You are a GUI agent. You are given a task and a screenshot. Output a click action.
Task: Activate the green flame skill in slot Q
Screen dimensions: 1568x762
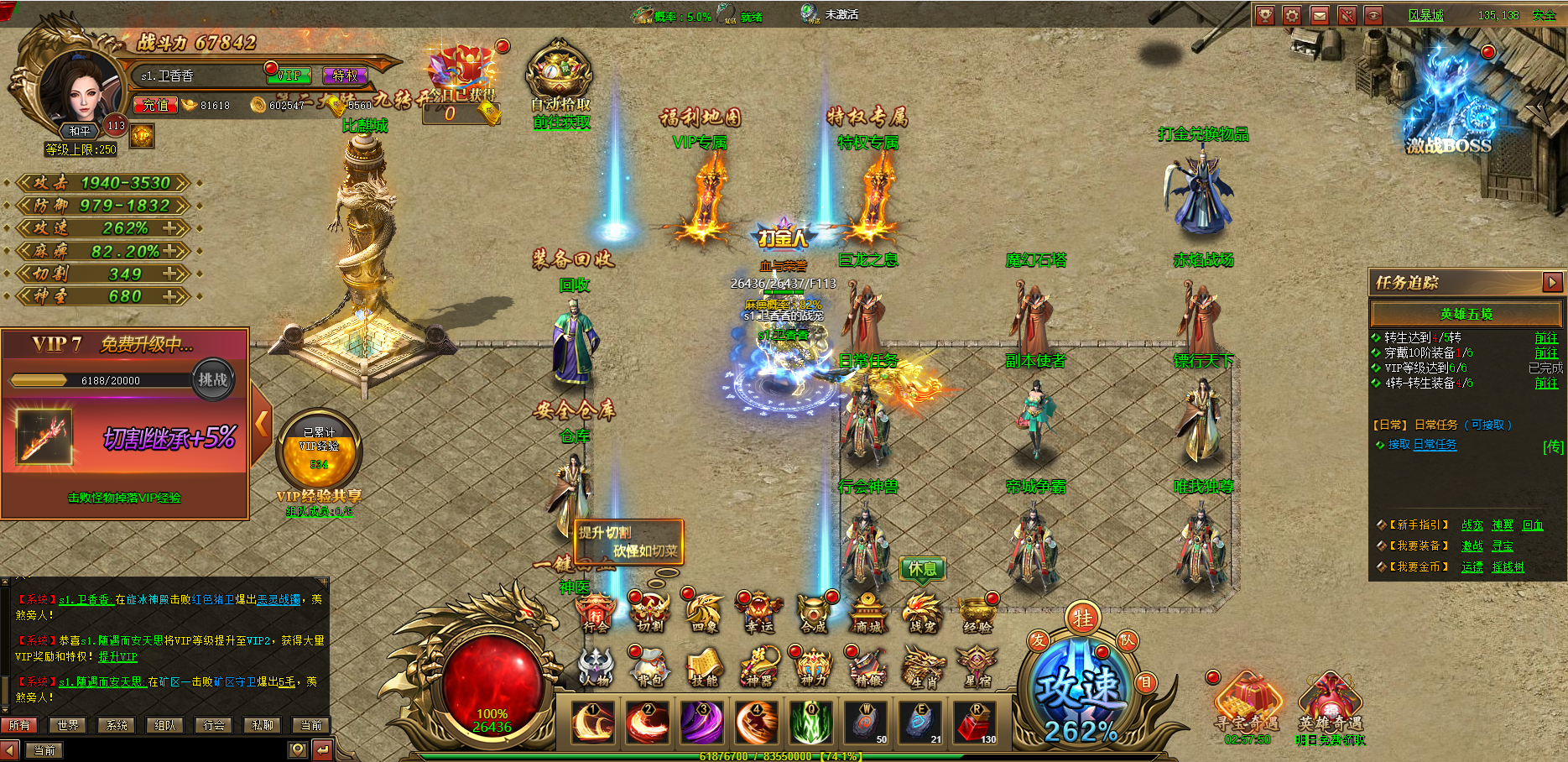click(x=811, y=723)
